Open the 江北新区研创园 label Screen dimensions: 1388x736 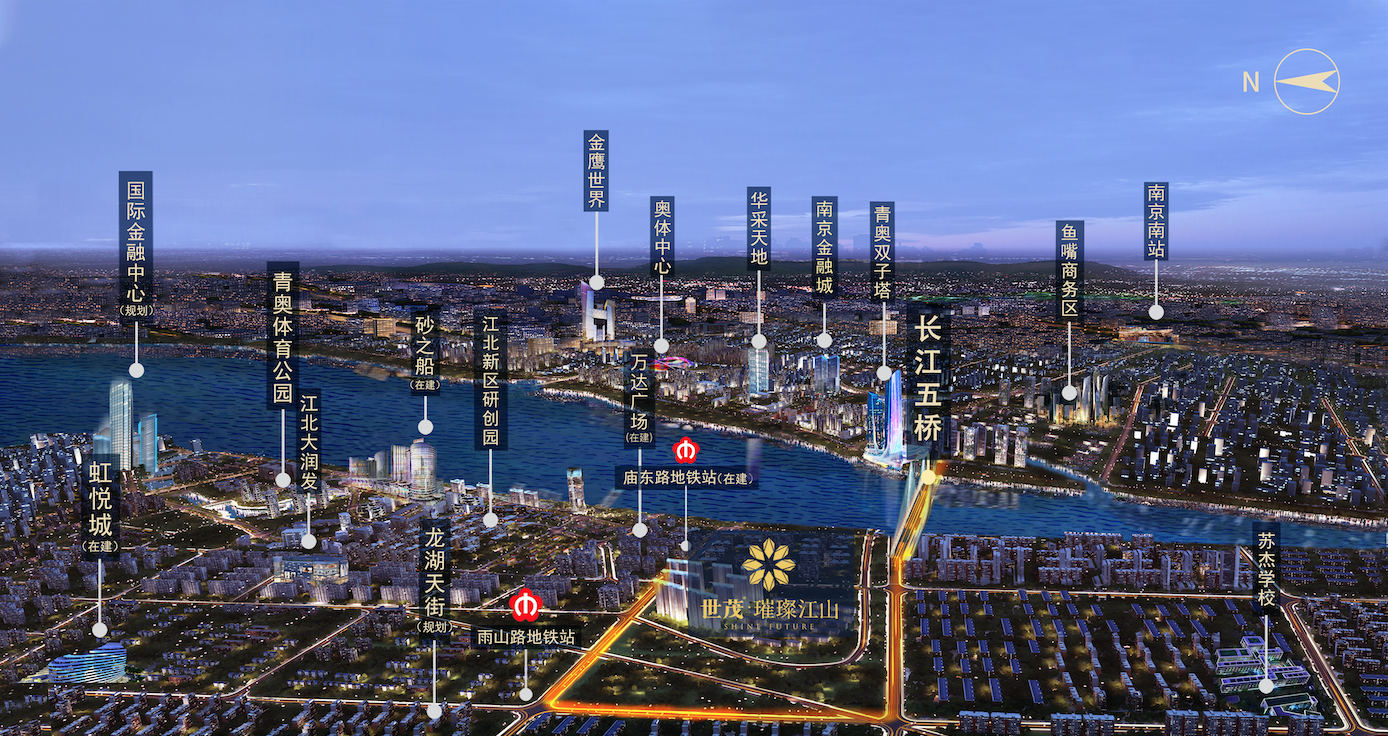pos(491,381)
